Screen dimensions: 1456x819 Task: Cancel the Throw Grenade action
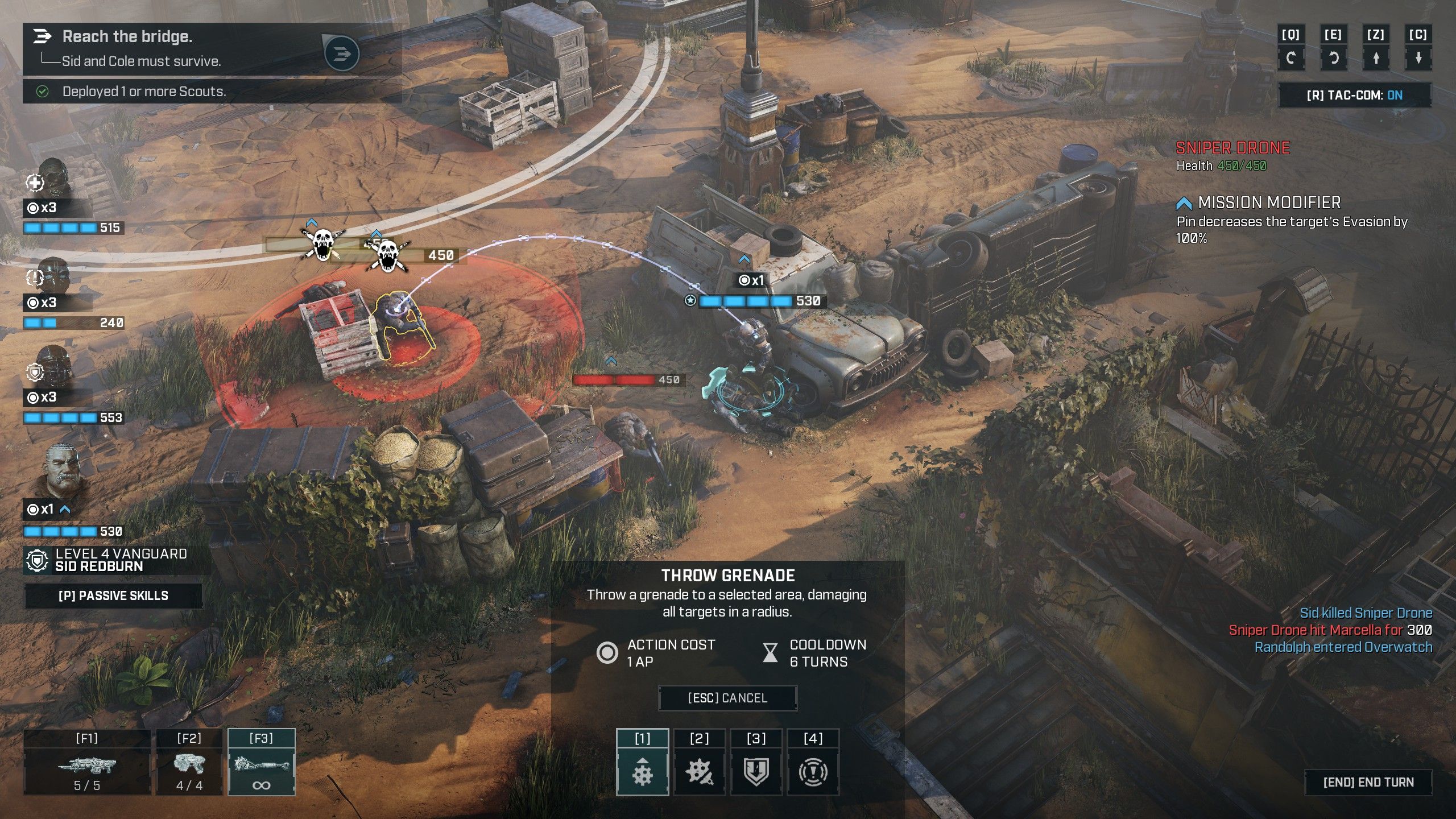(727, 698)
